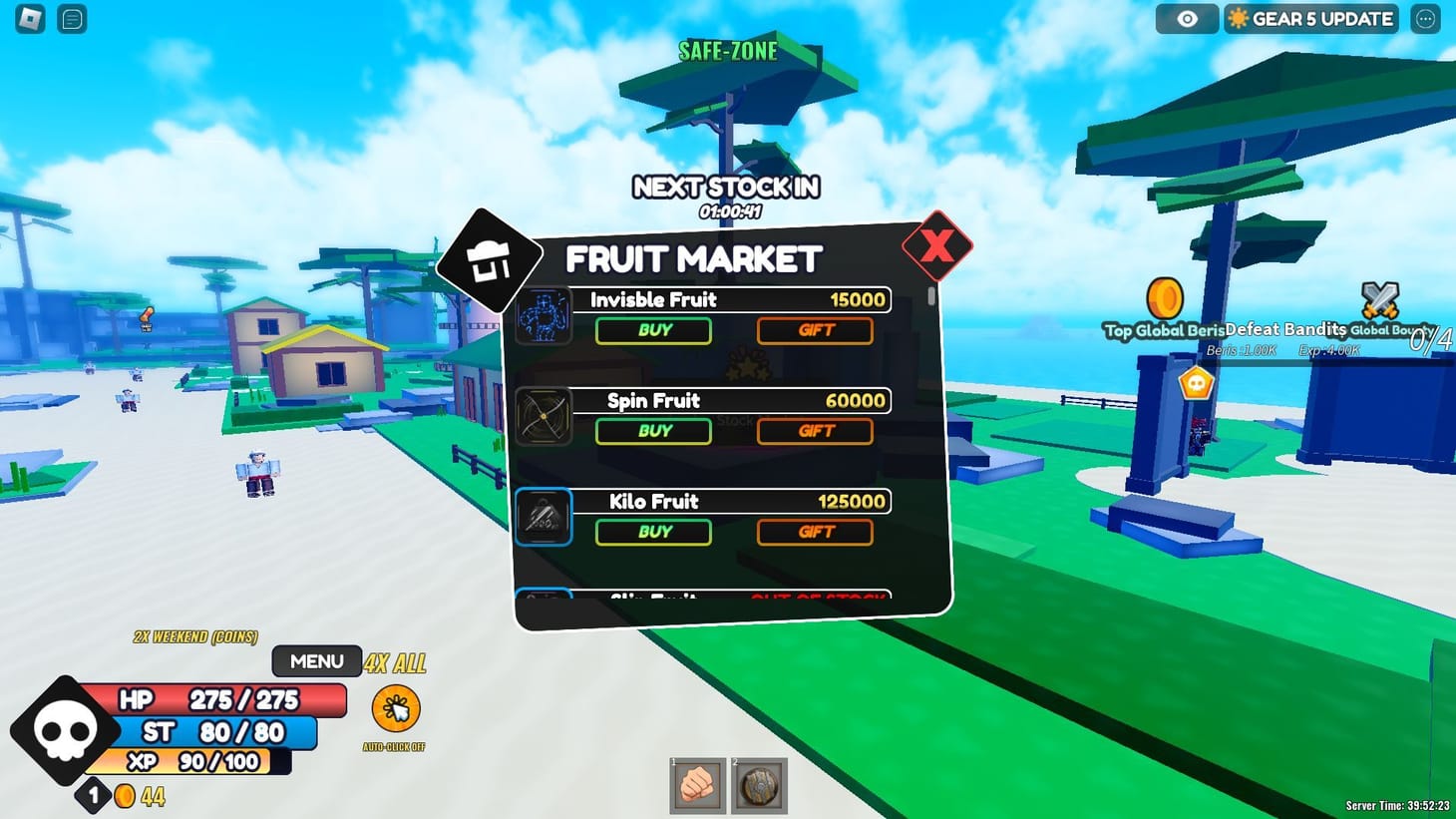Select the Invisble Fruit thumbnail icon
The width and height of the screenshot is (1456, 819).
(545, 315)
